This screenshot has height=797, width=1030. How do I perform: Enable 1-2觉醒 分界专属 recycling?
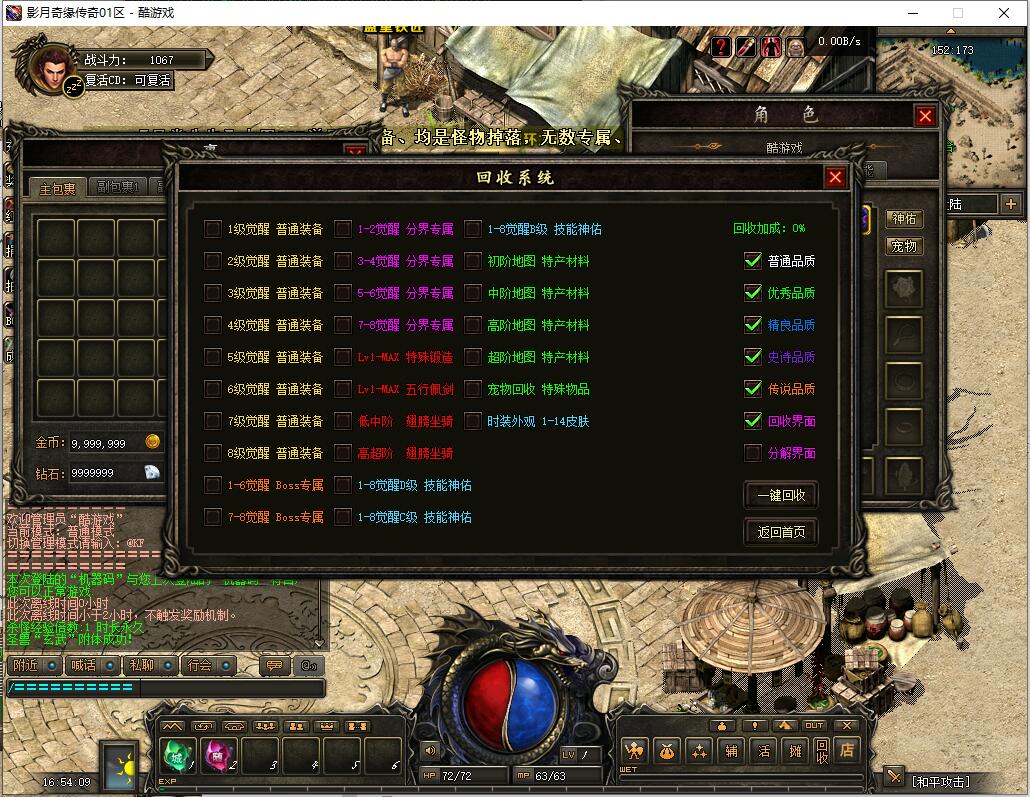(343, 229)
